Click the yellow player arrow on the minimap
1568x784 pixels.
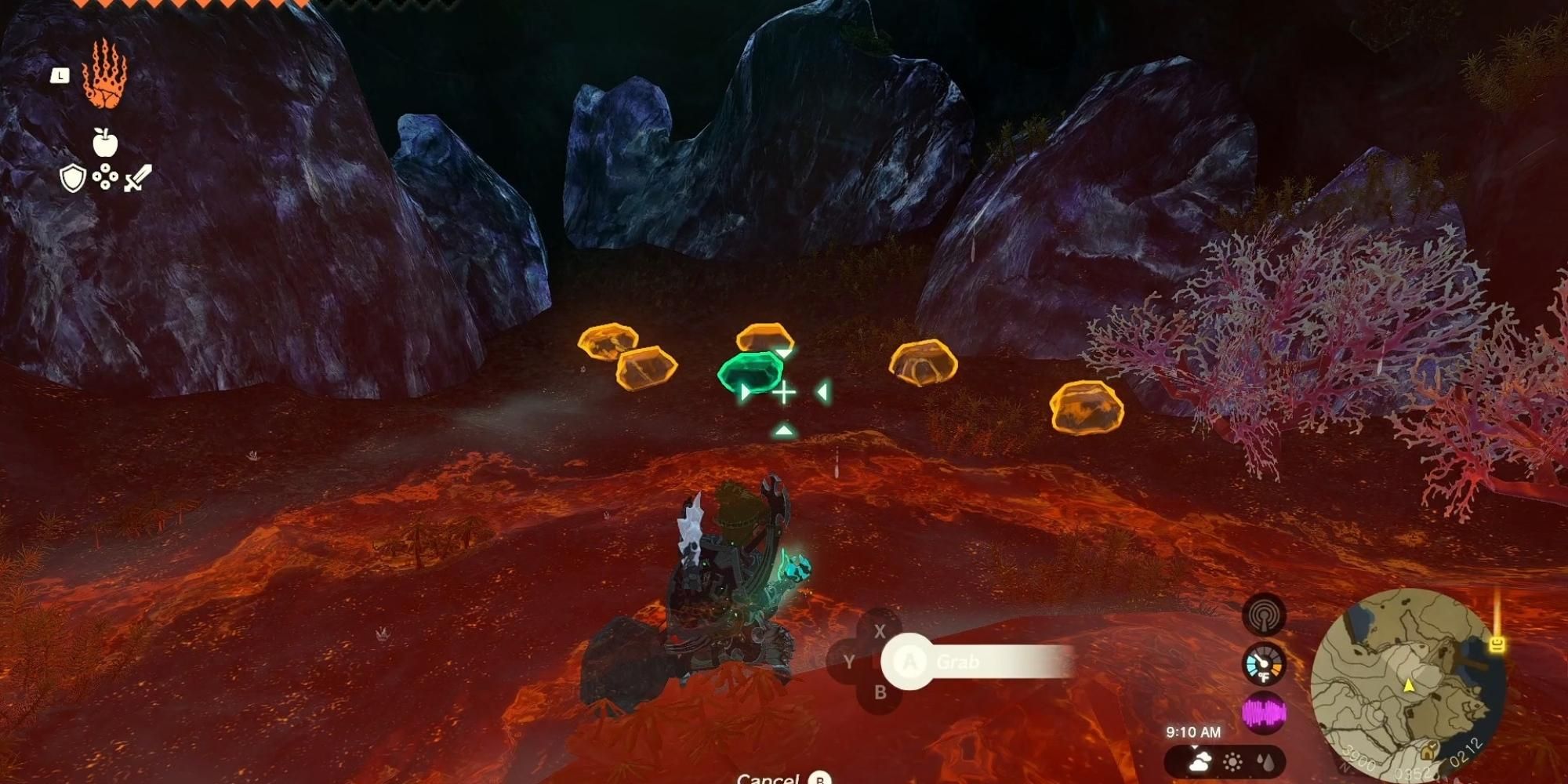click(x=1409, y=686)
